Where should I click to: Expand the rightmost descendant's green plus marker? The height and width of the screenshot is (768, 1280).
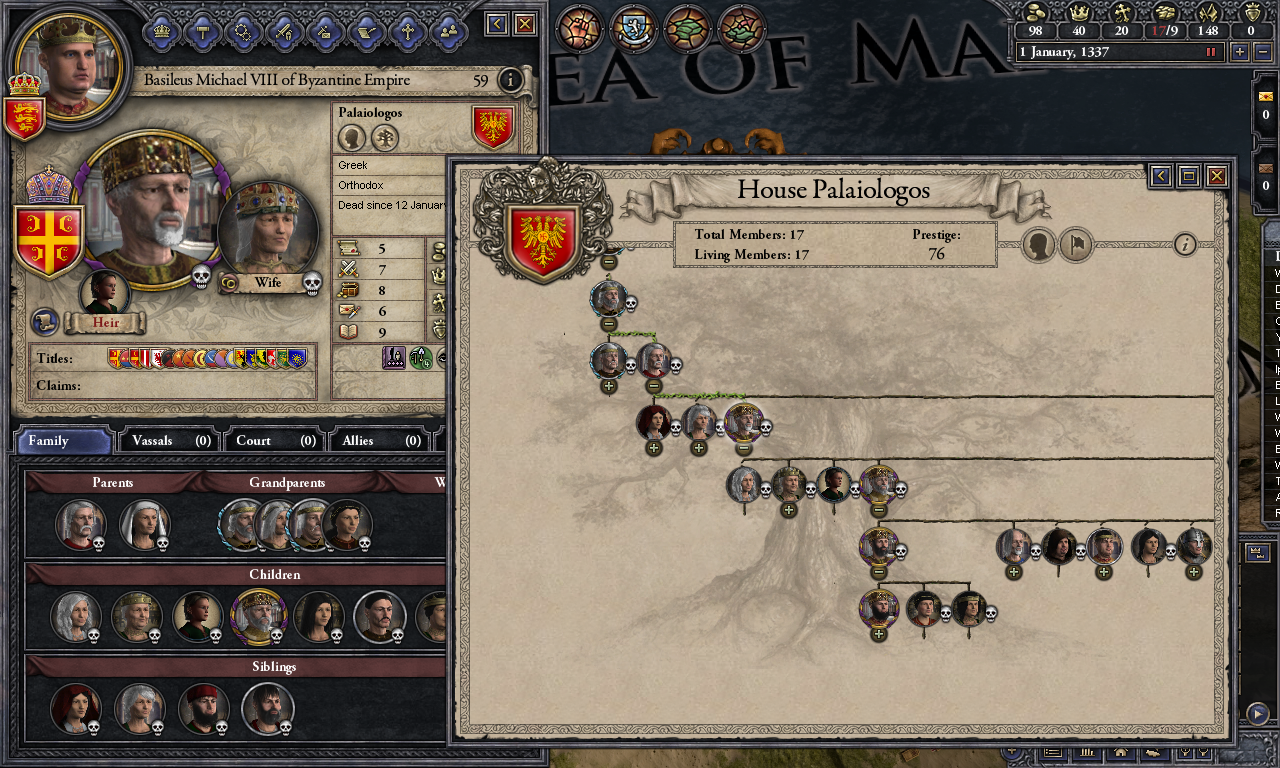(1192, 573)
